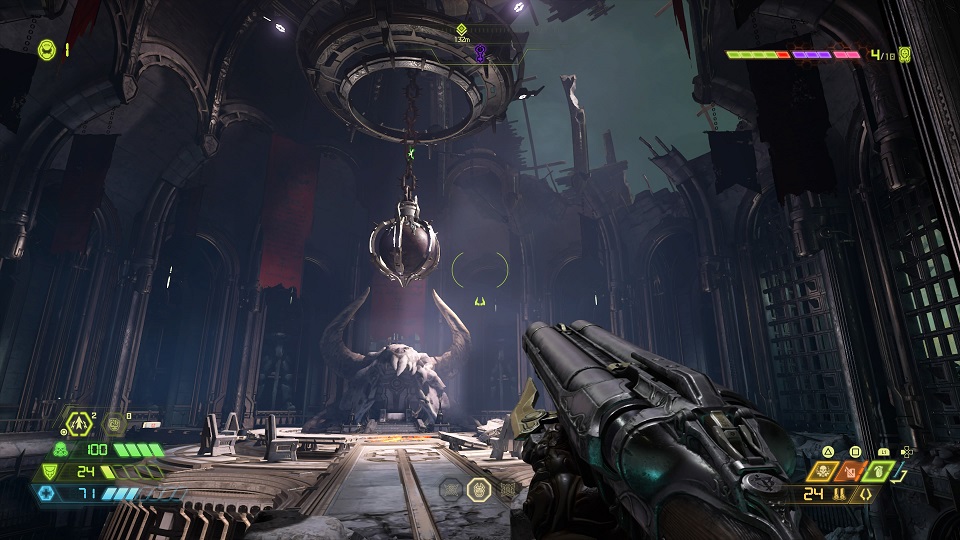Select the frag grenade equipment icon

pos(78,423)
